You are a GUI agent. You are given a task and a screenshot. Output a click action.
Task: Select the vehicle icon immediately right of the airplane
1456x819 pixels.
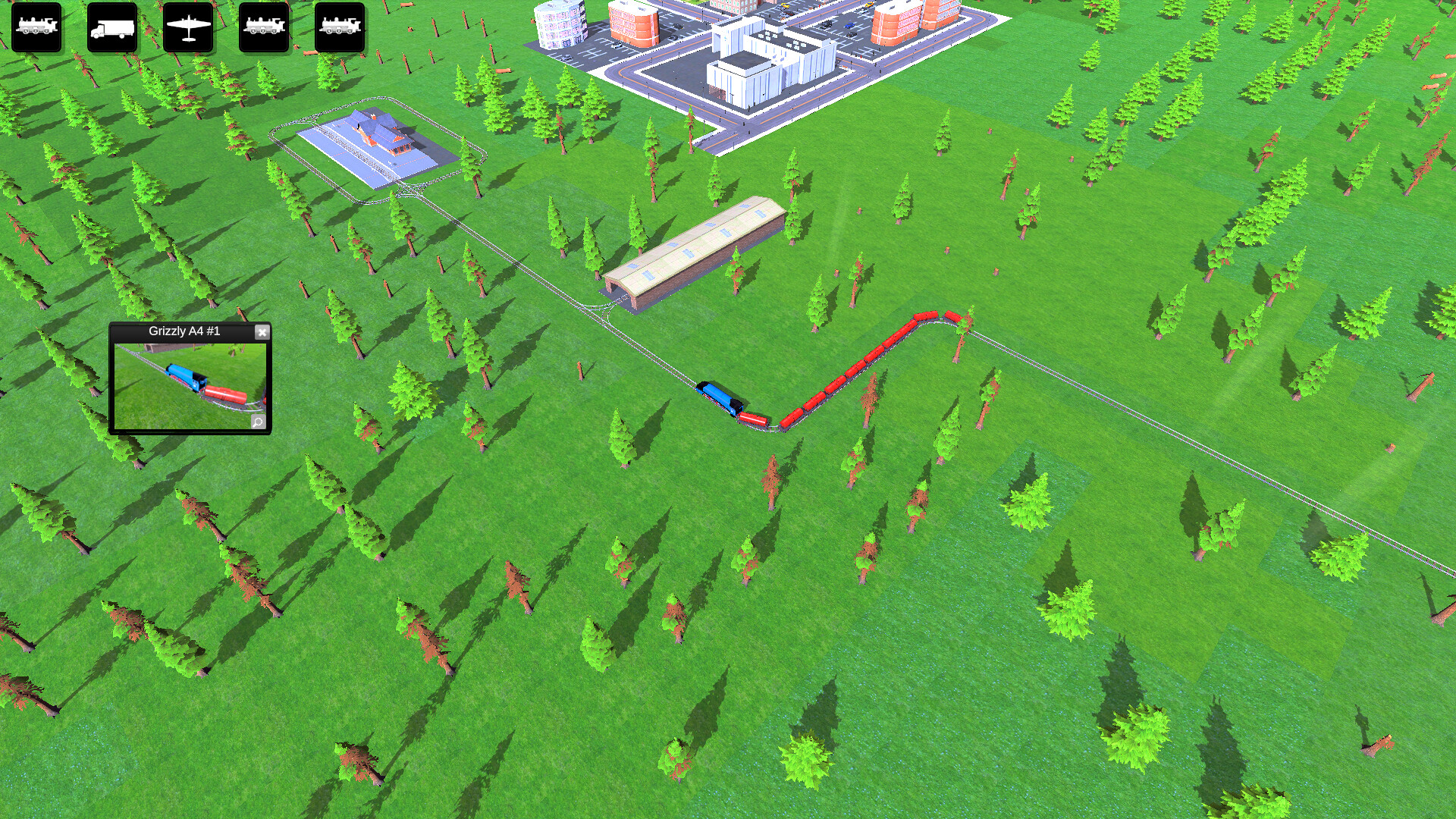pos(263,27)
